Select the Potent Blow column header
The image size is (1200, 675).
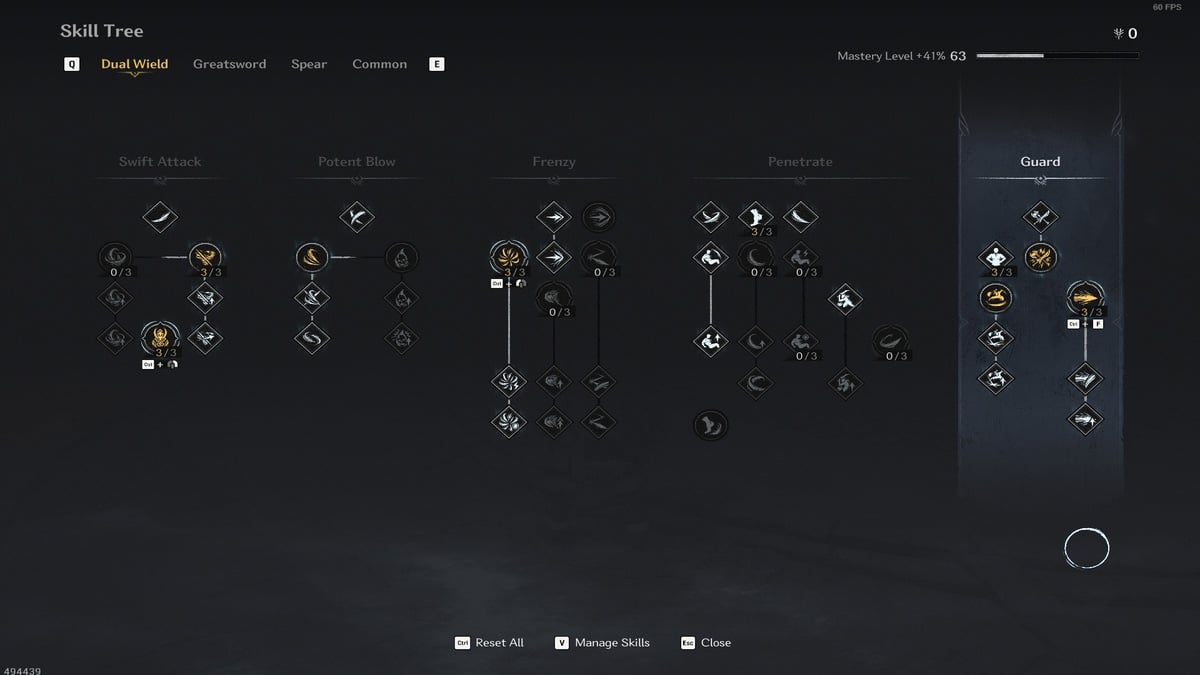coord(357,162)
